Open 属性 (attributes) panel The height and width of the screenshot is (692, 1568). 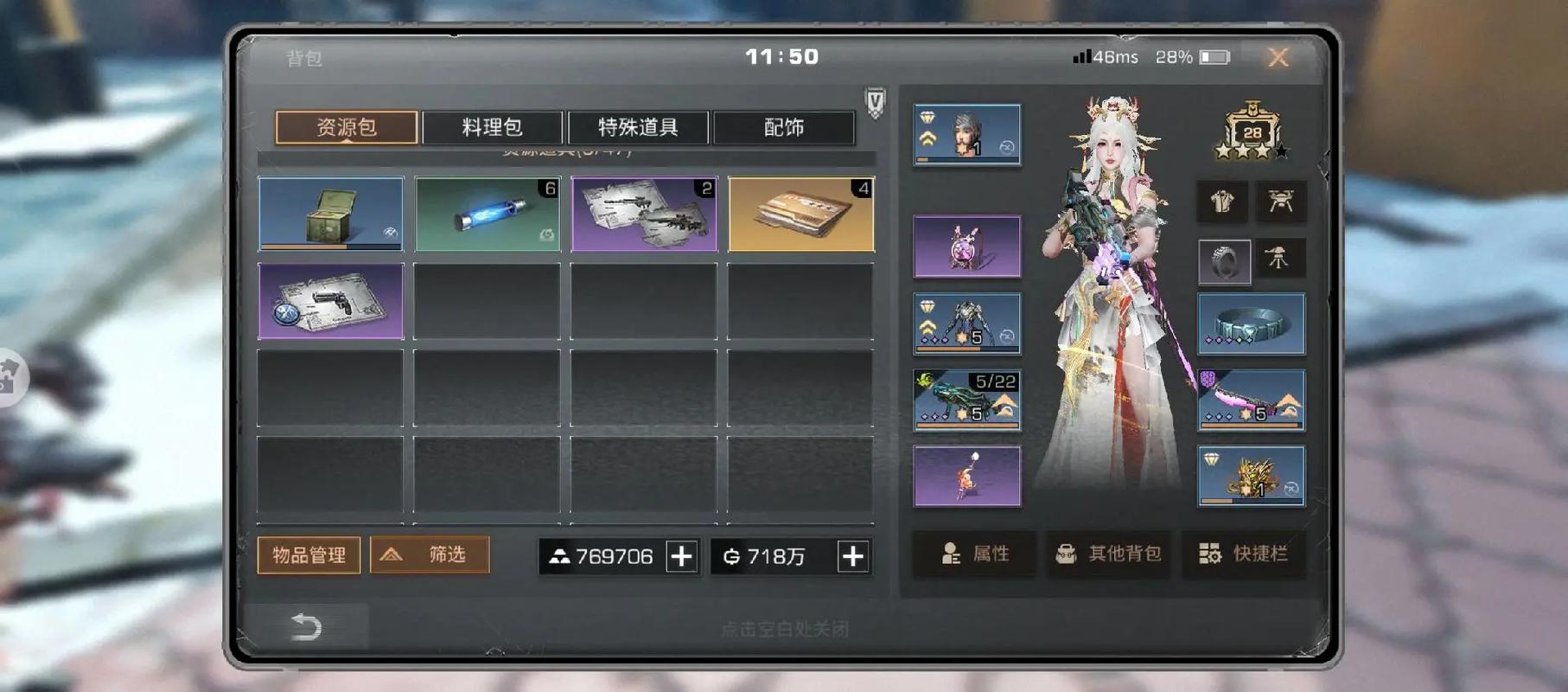973,556
